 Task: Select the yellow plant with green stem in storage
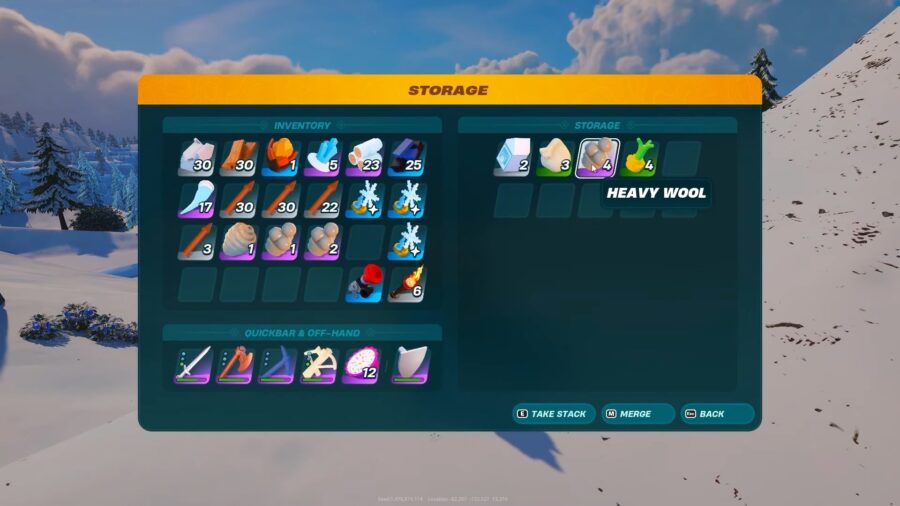[639, 158]
